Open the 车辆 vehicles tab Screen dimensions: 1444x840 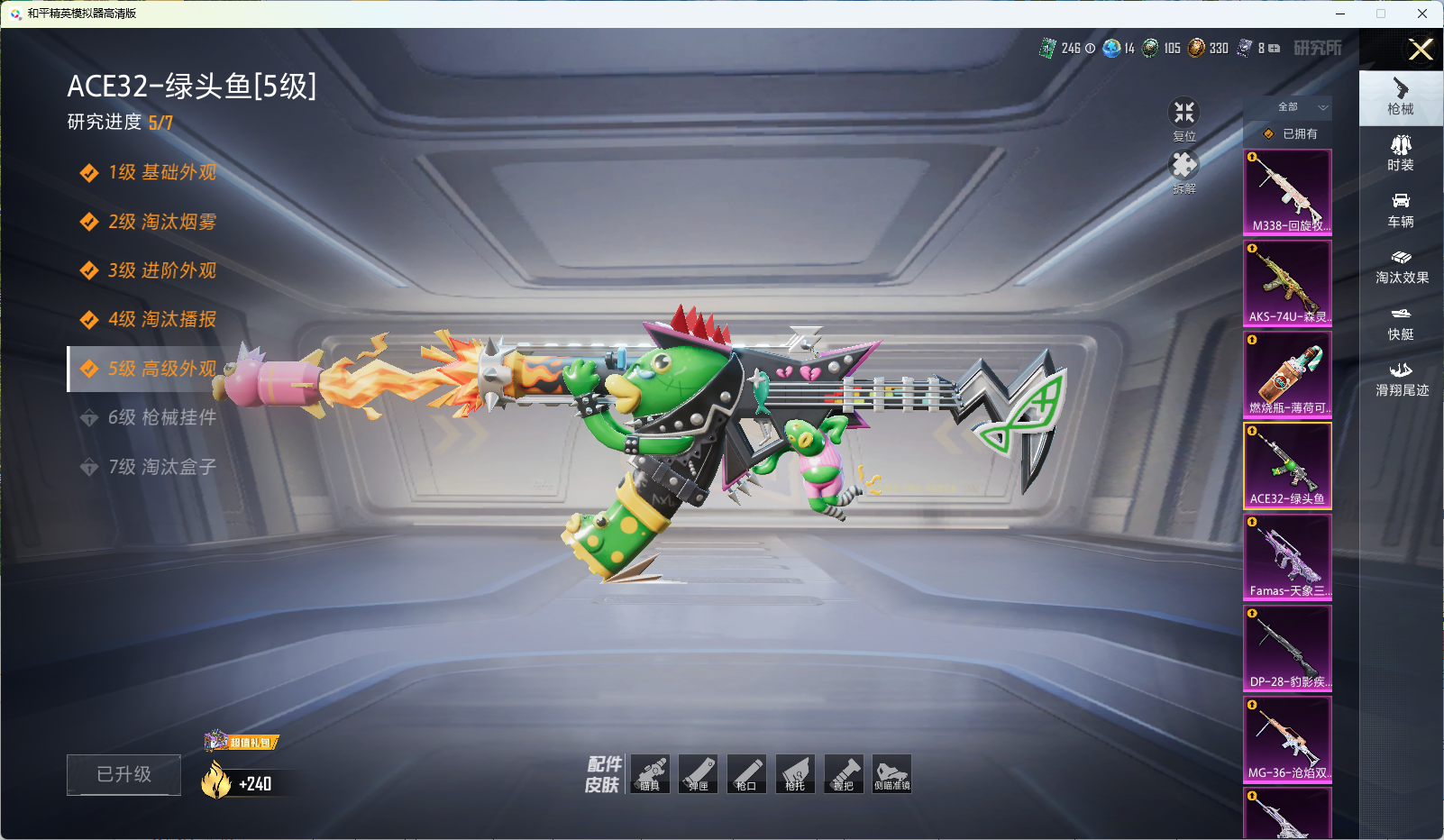(1401, 210)
